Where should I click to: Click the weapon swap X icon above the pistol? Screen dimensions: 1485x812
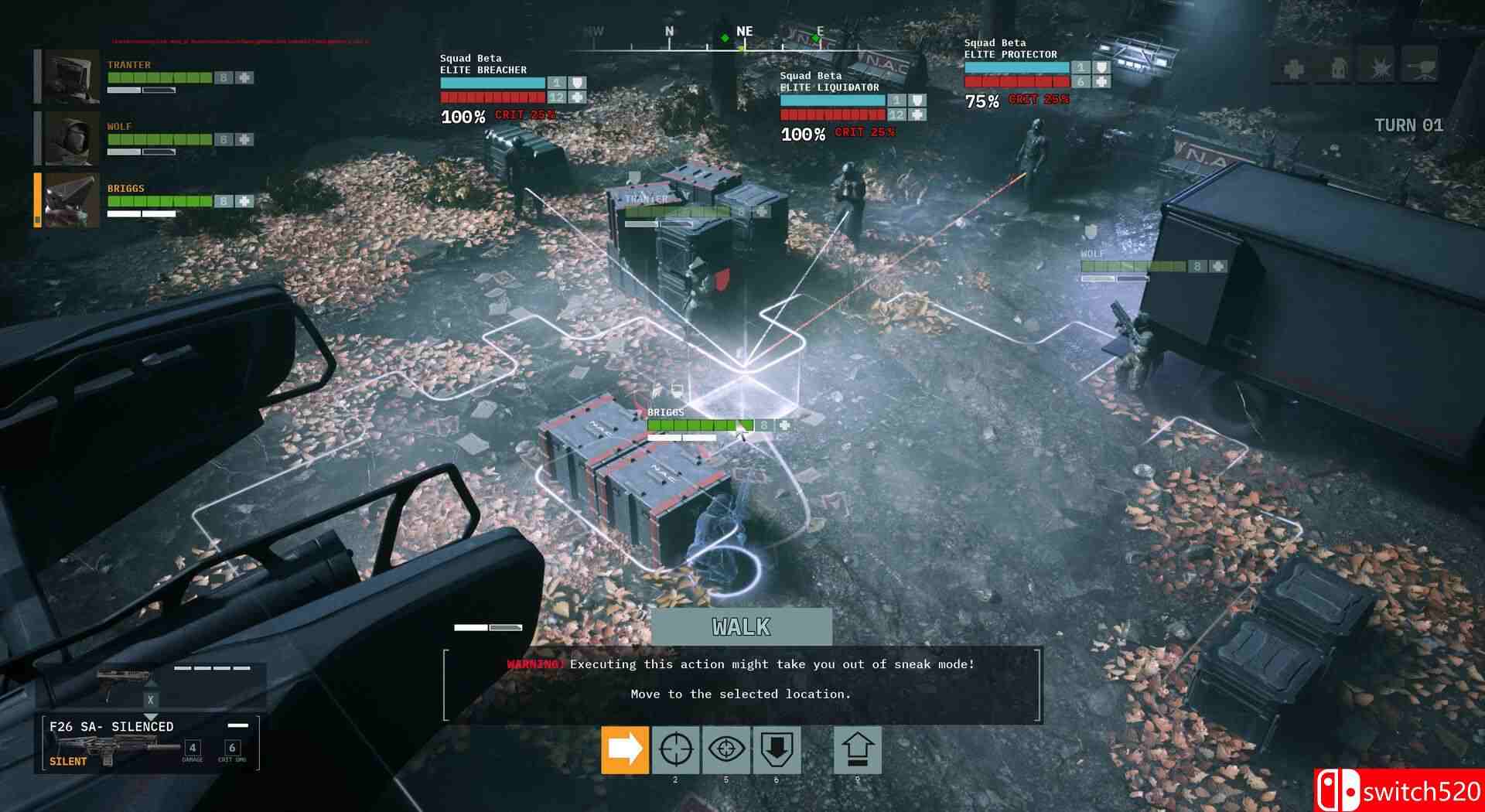(x=150, y=698)
